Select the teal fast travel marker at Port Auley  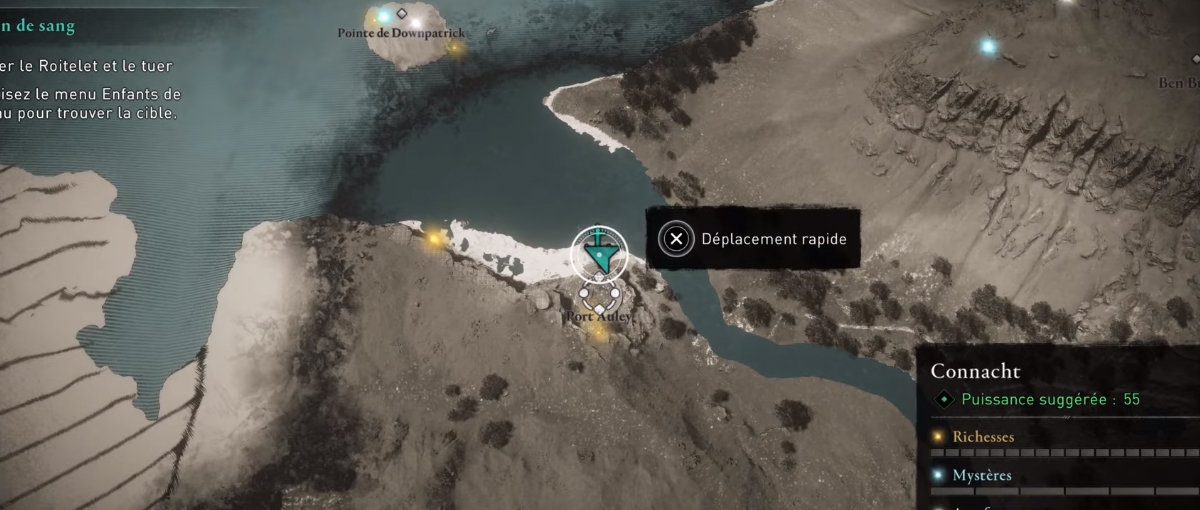click(599, 254)
